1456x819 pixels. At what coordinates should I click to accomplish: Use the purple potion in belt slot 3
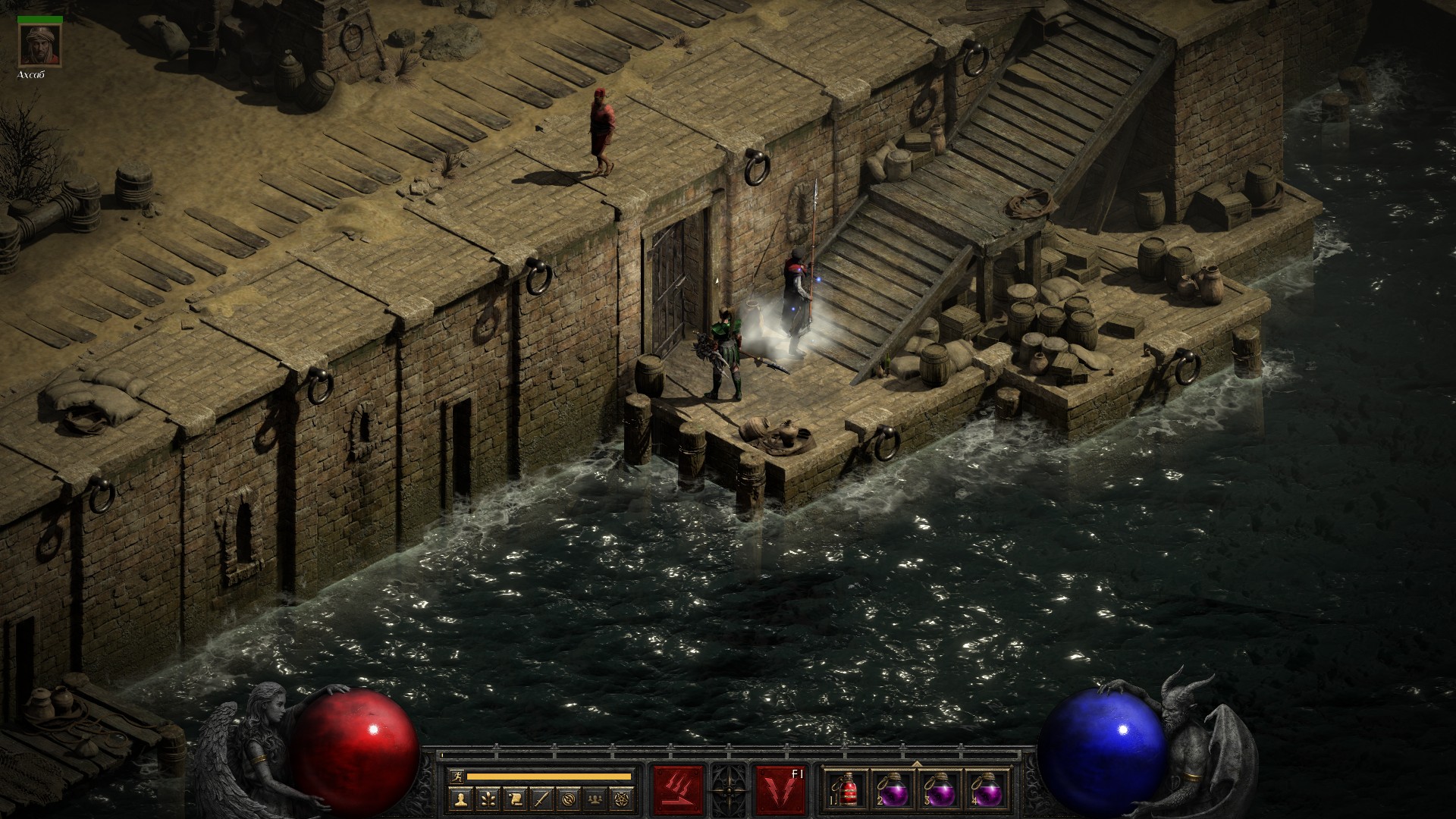point(940,790)
